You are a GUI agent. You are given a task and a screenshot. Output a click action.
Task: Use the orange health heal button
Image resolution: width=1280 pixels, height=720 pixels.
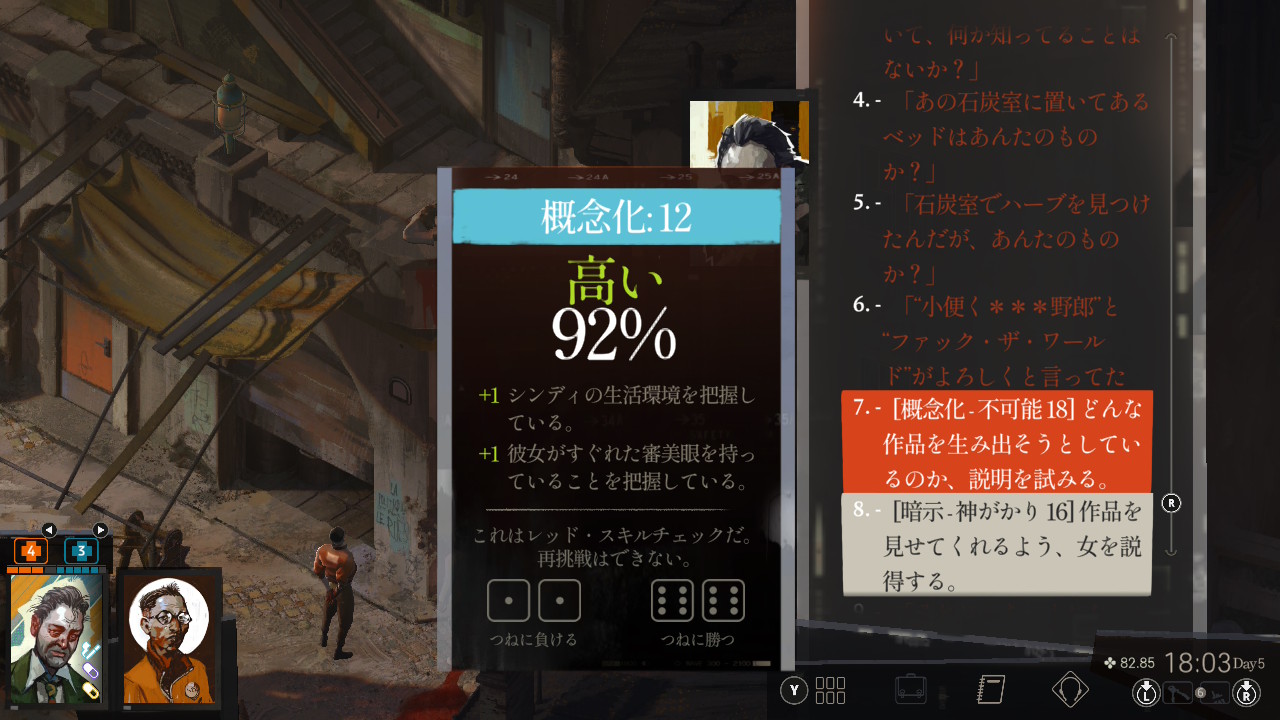coord(30,550)
